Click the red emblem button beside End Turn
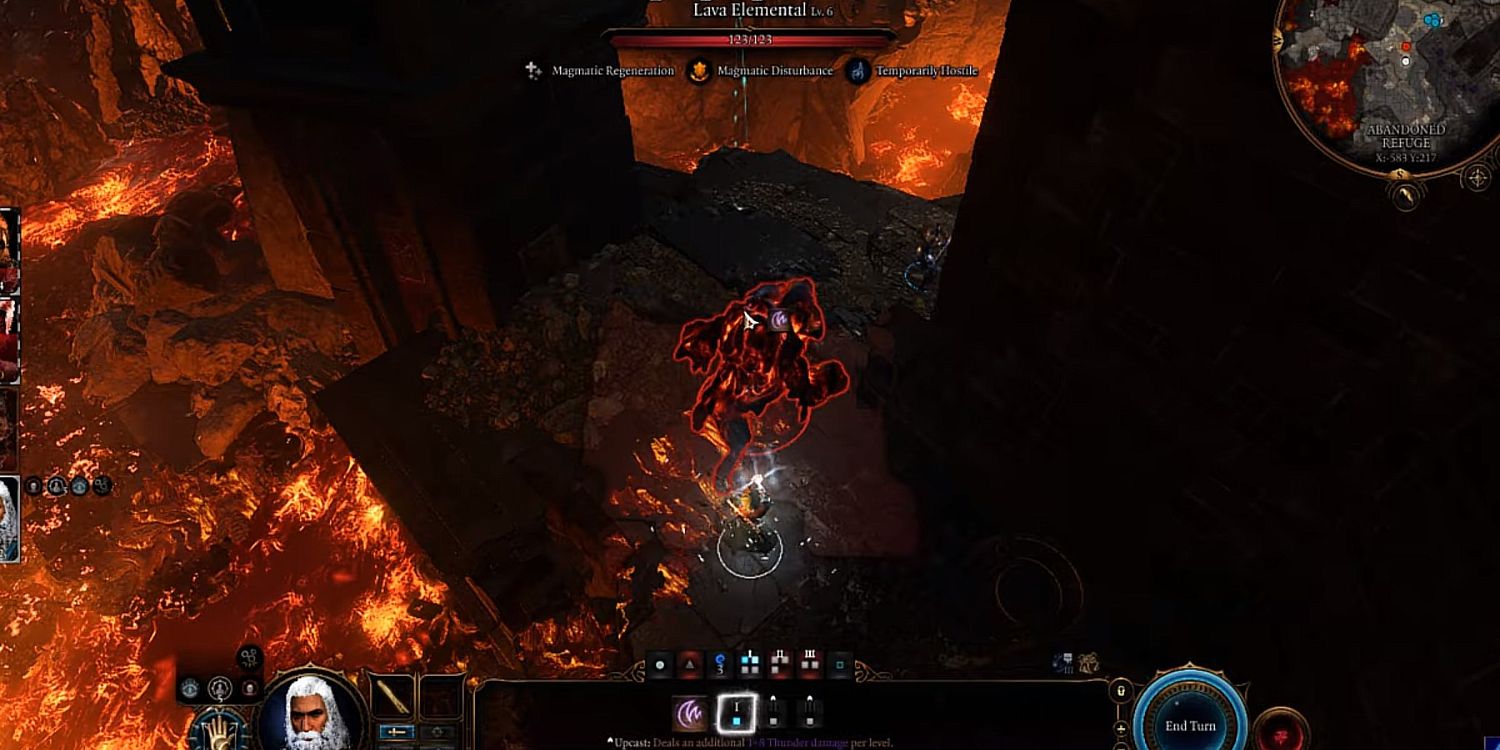 pyautogui.click(x=1281, y=728)
